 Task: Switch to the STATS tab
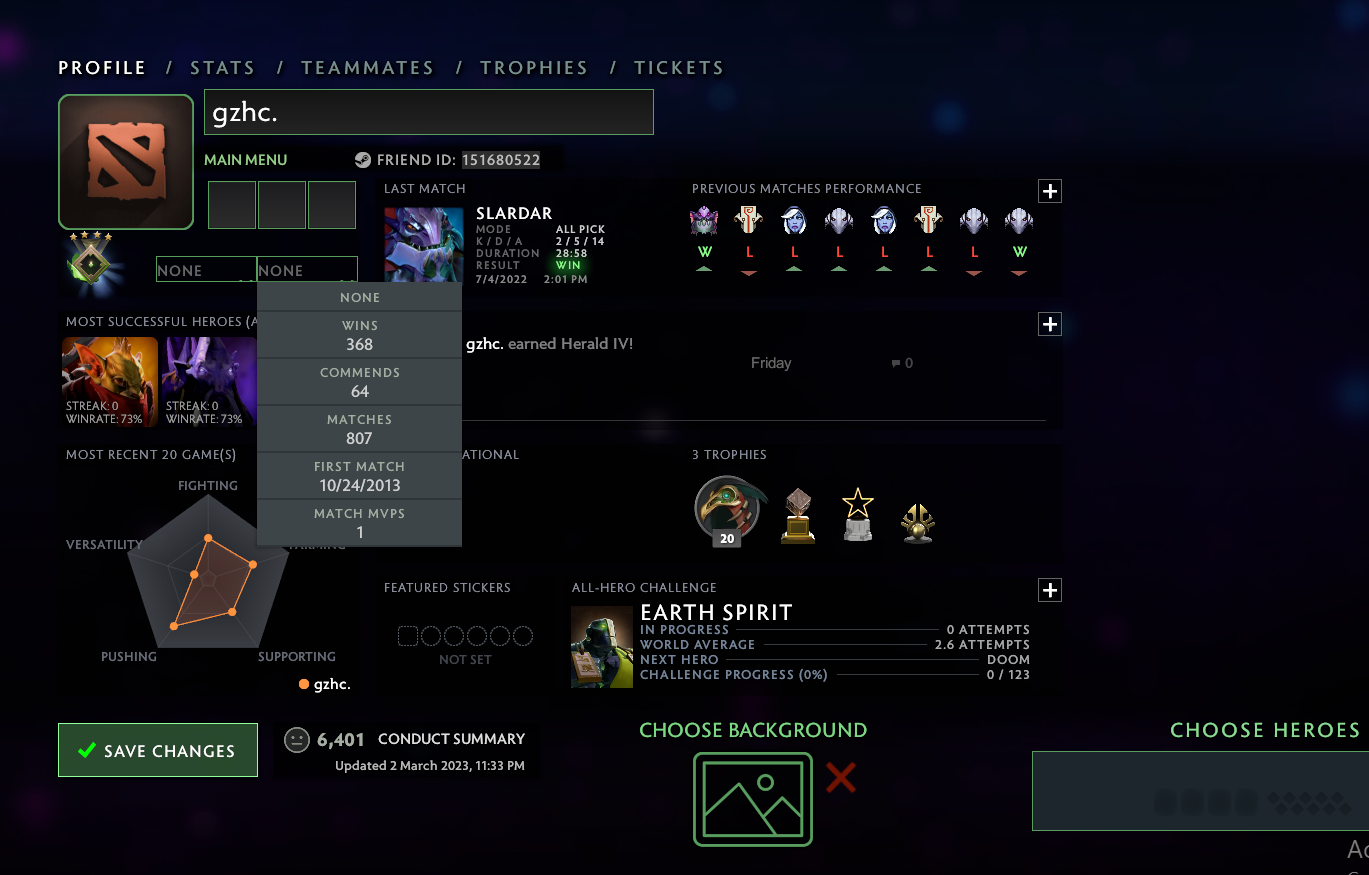222,67
